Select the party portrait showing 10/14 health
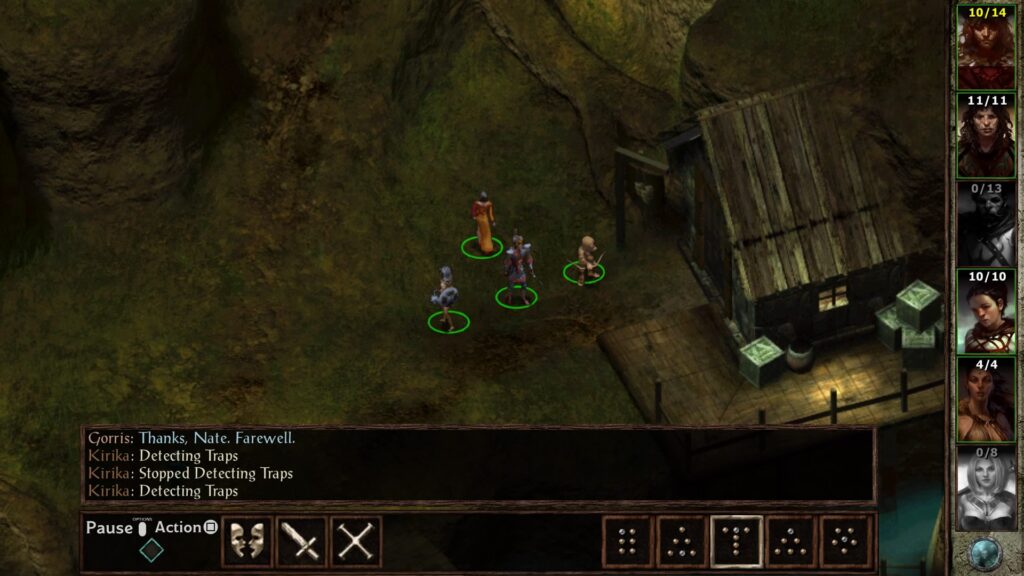The height and width of the screenshot is (576, 1024). [x=986, y=47]
